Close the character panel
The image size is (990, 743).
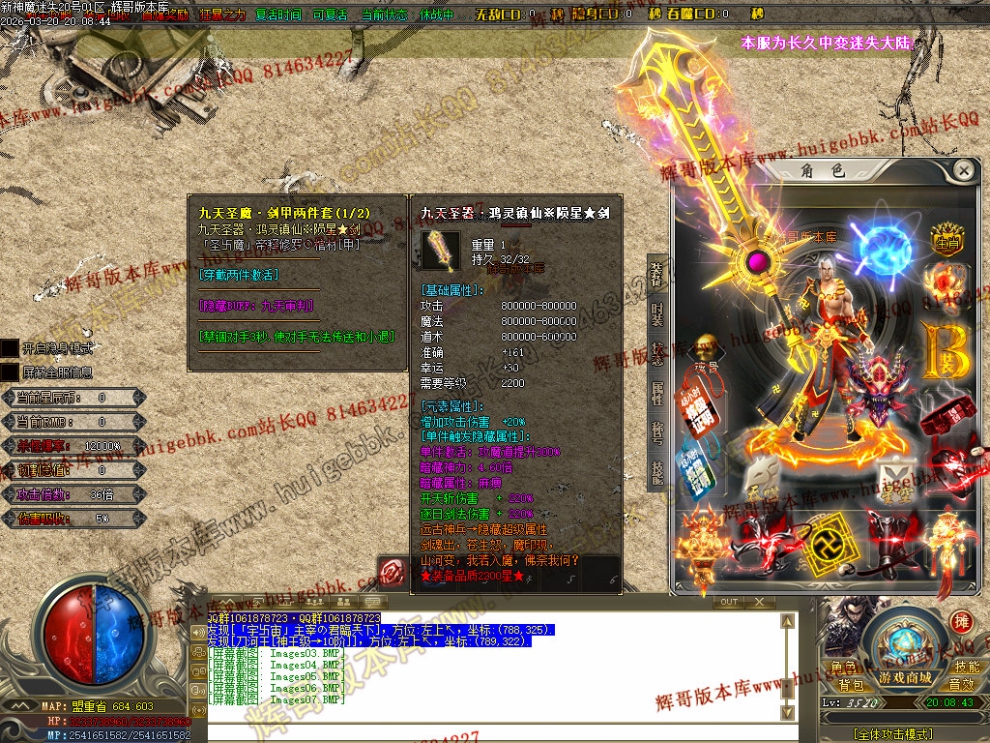point(963,171)
